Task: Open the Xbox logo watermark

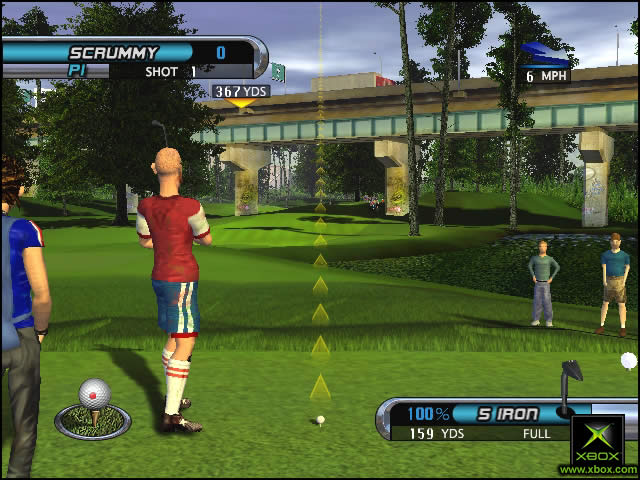Action: point(598,441)
